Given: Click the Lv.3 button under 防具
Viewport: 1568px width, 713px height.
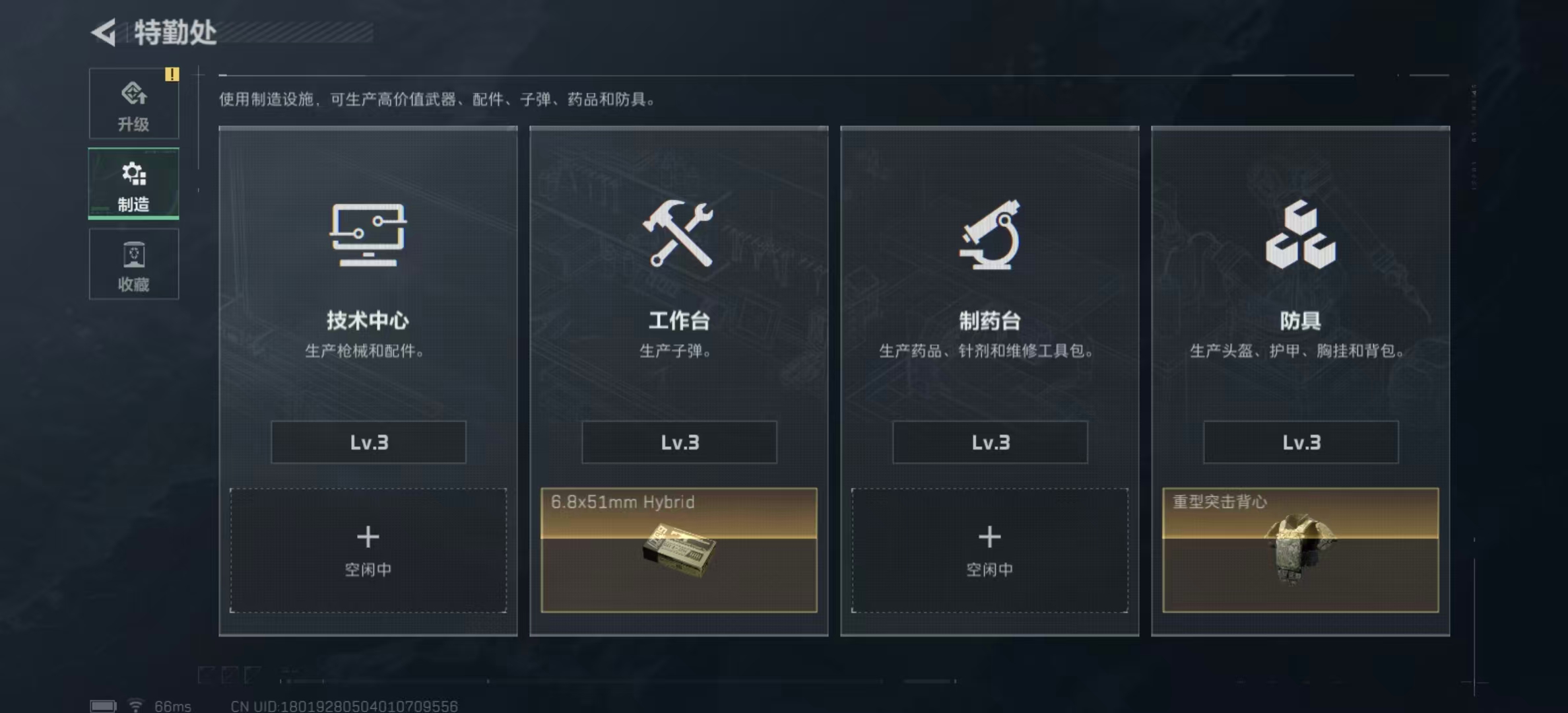Looking at the screenshot, I should pyautogui.click(x=1300, y=442).
